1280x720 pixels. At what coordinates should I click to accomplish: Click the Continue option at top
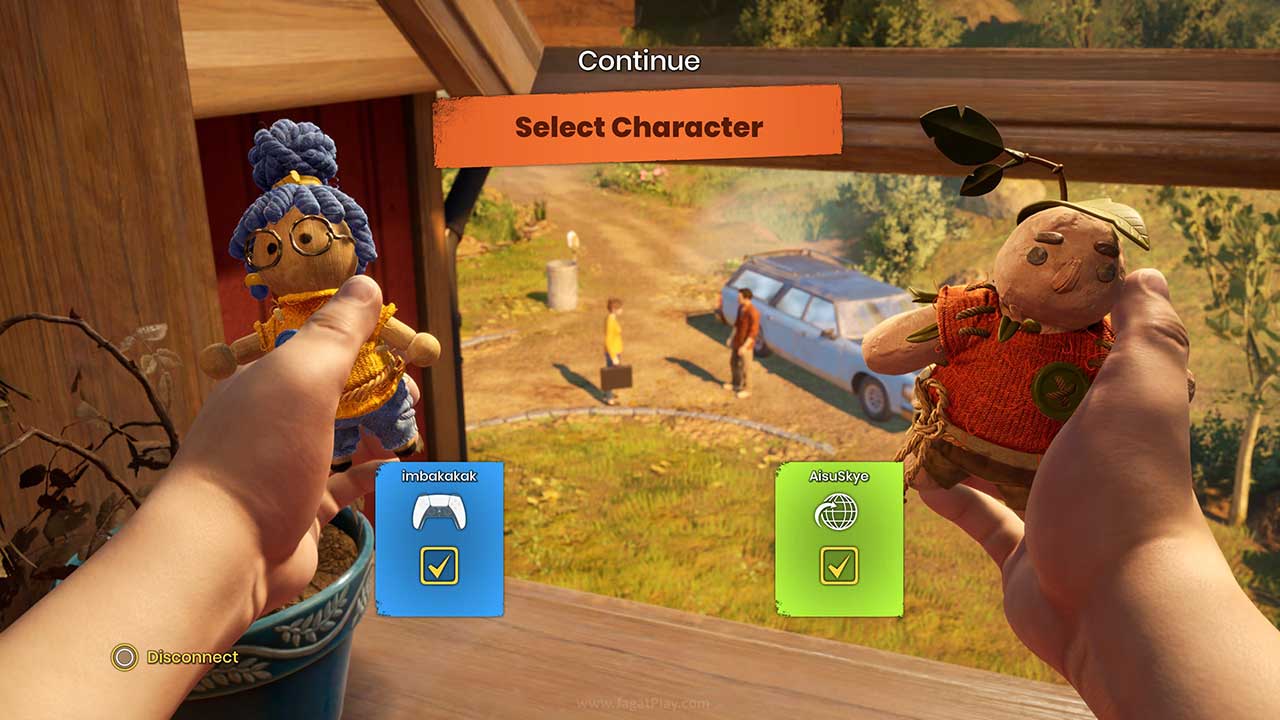point(639,61)
